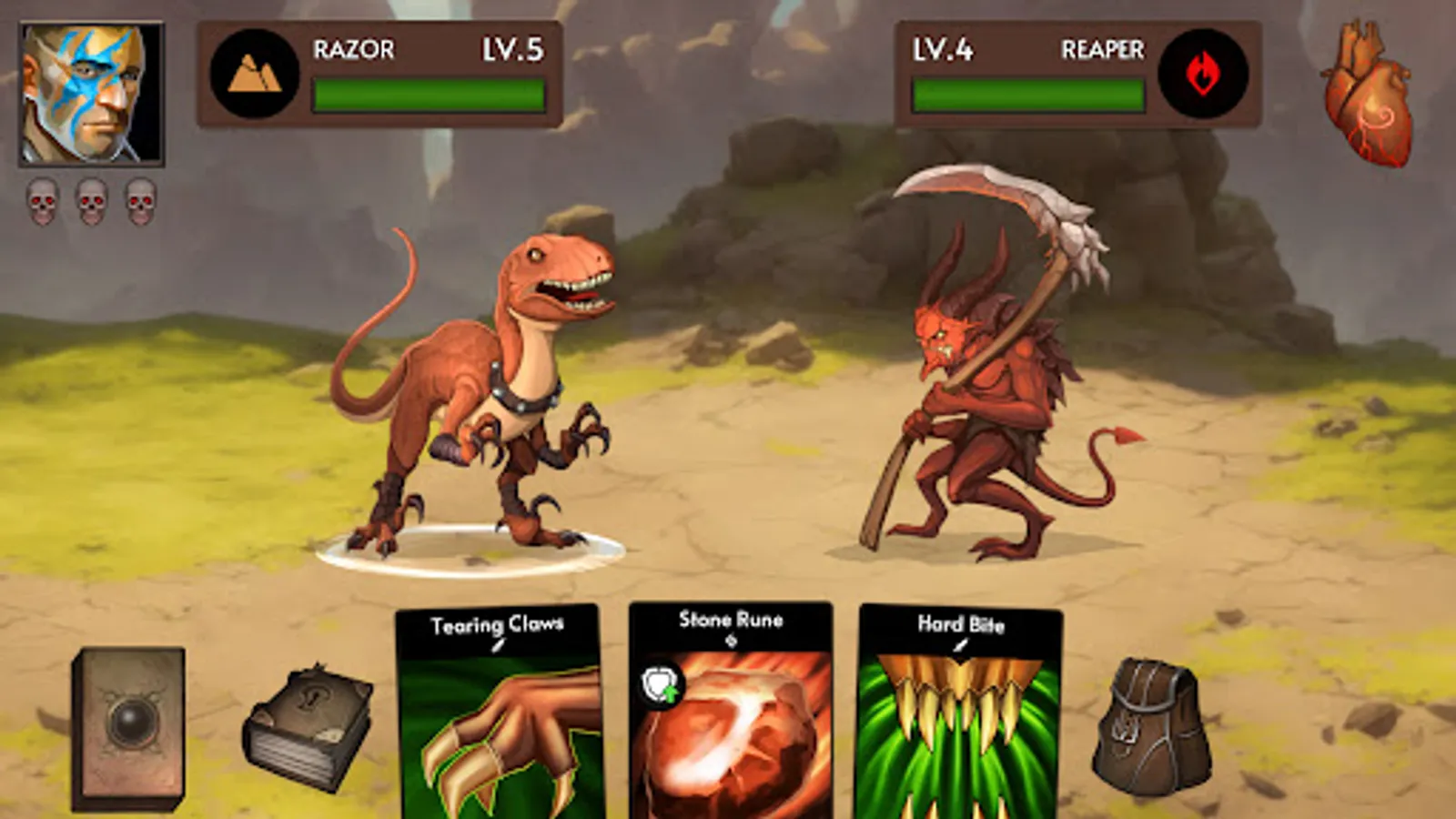Open the card deck pile bottom left
Viewport: 1456px width, 819px height.
coord(127,723)
